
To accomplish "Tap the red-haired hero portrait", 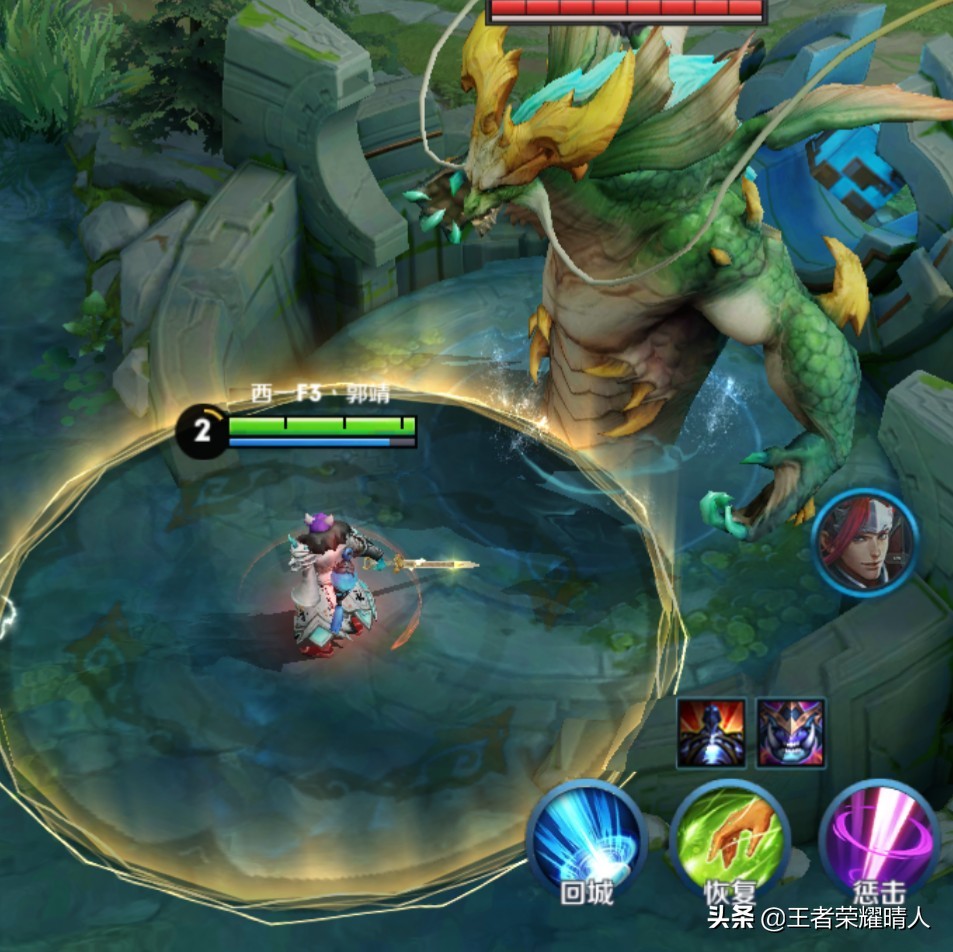I will click(864, 543).
